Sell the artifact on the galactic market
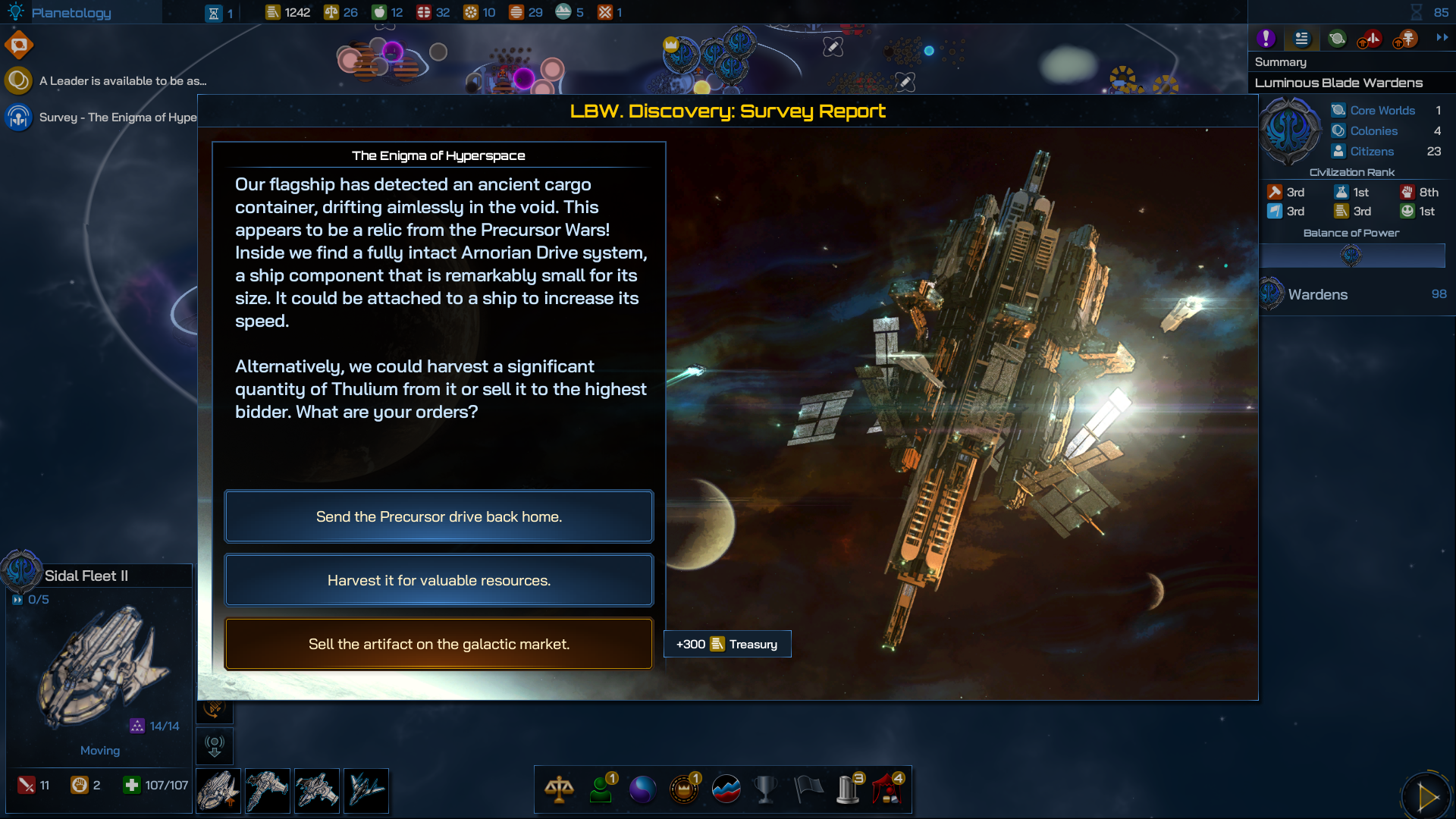This screenshot has width=1456, height=819. pos(438,644)
